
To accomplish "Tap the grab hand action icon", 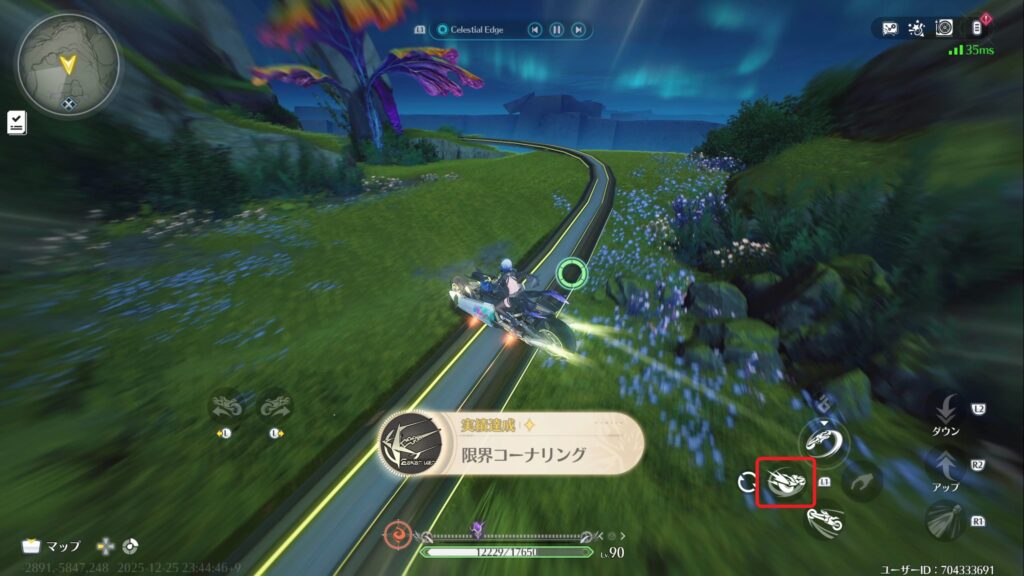I will tap(860, 483).
